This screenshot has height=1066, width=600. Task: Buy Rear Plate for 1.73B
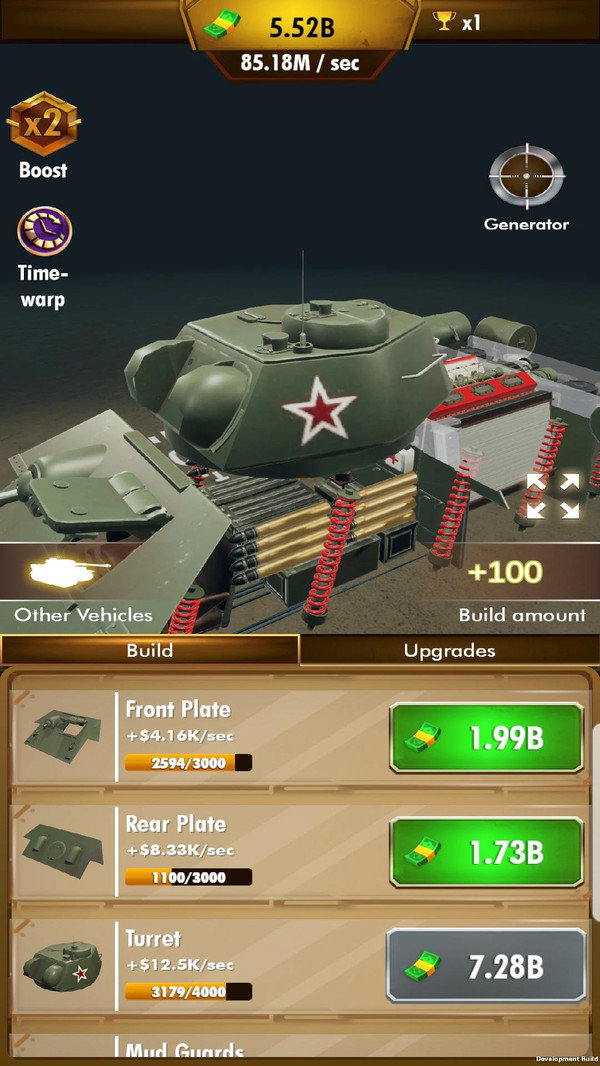click(x=486, y=853)
